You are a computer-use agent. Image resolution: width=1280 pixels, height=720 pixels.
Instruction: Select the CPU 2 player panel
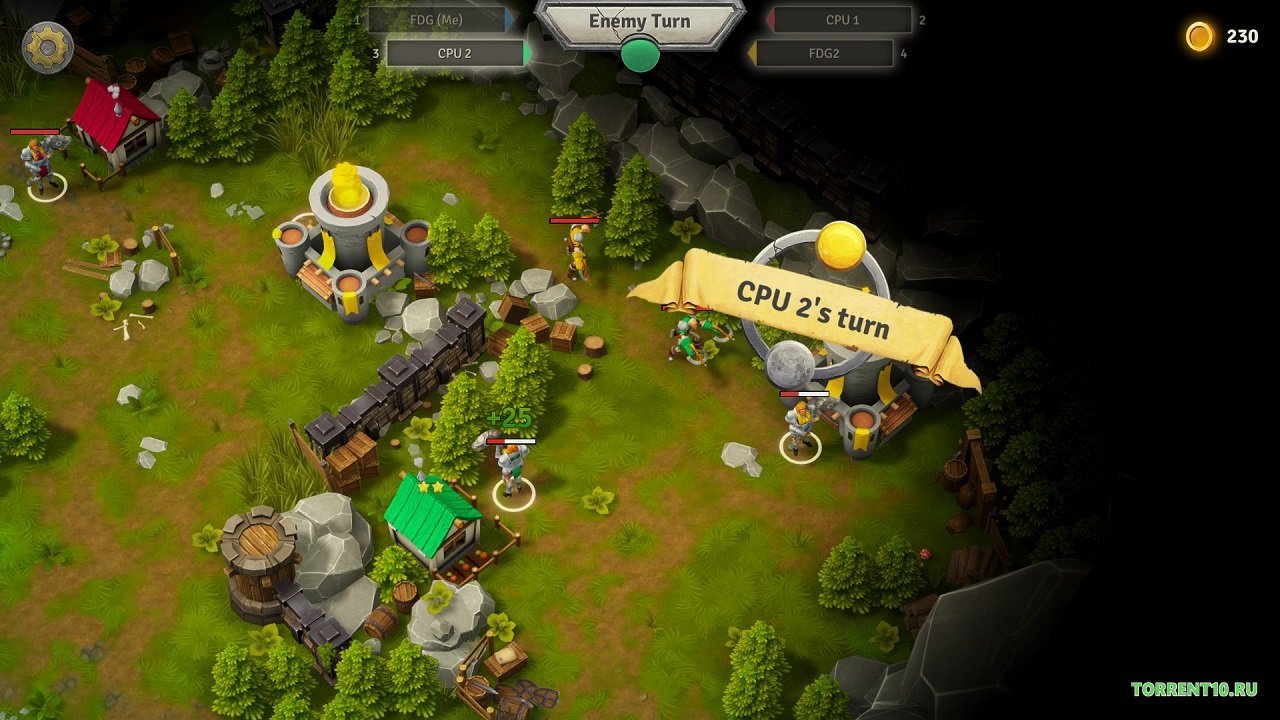pos(455,53)
